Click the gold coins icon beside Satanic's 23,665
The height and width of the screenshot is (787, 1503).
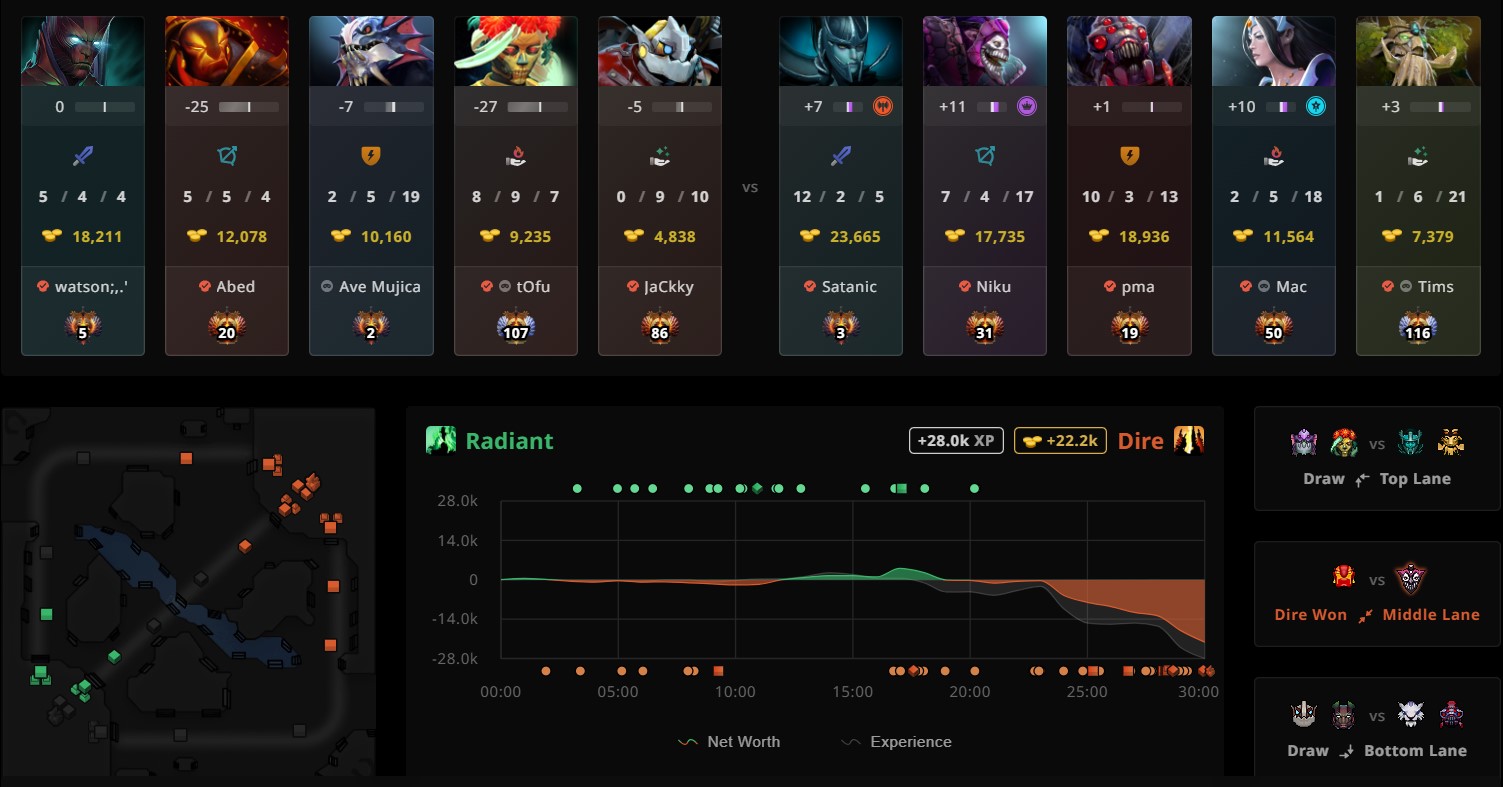click(809, 236)
